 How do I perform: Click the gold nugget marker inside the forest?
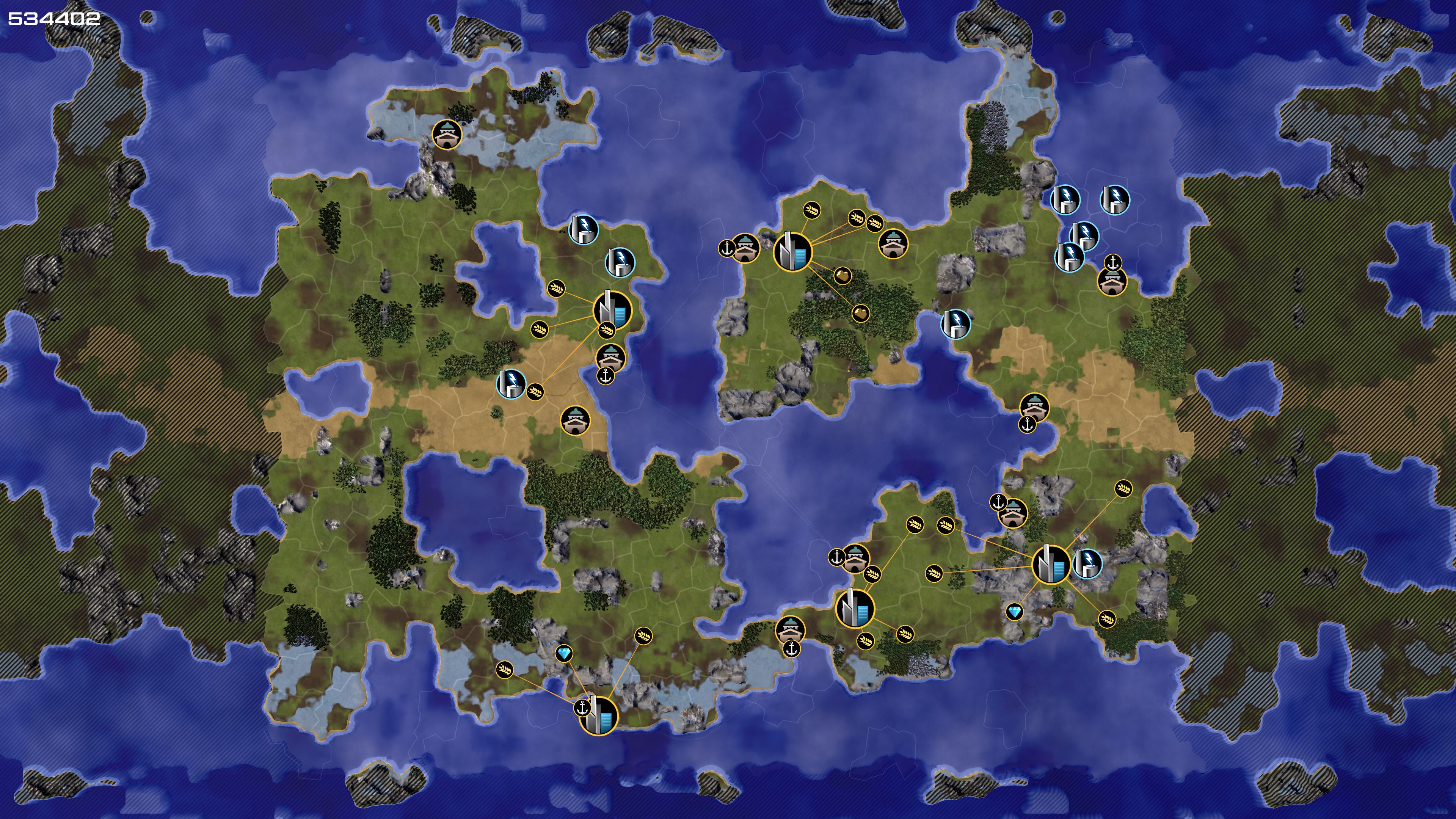click(860, 313)
